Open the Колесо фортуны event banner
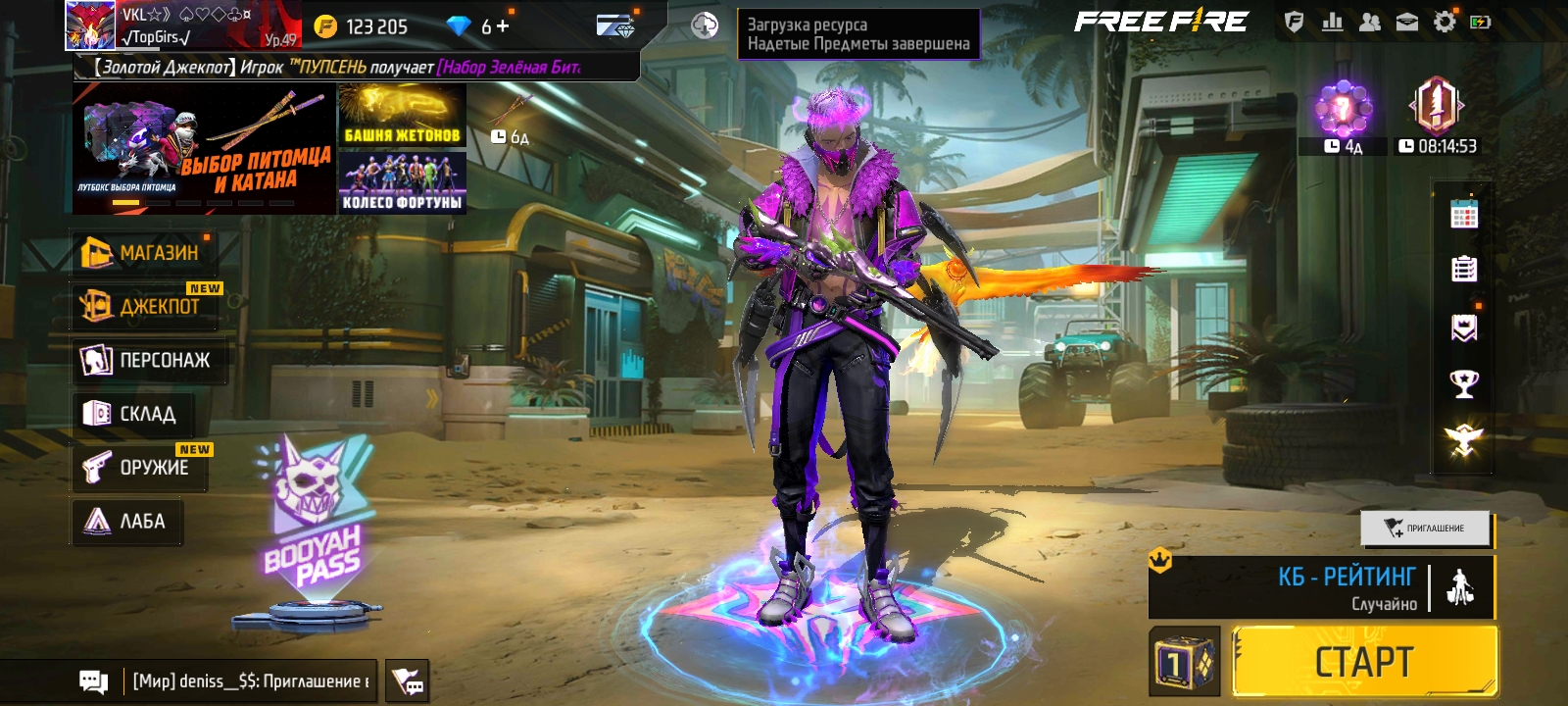Viewport: 1568px width, 706px height. coord(402,182)
